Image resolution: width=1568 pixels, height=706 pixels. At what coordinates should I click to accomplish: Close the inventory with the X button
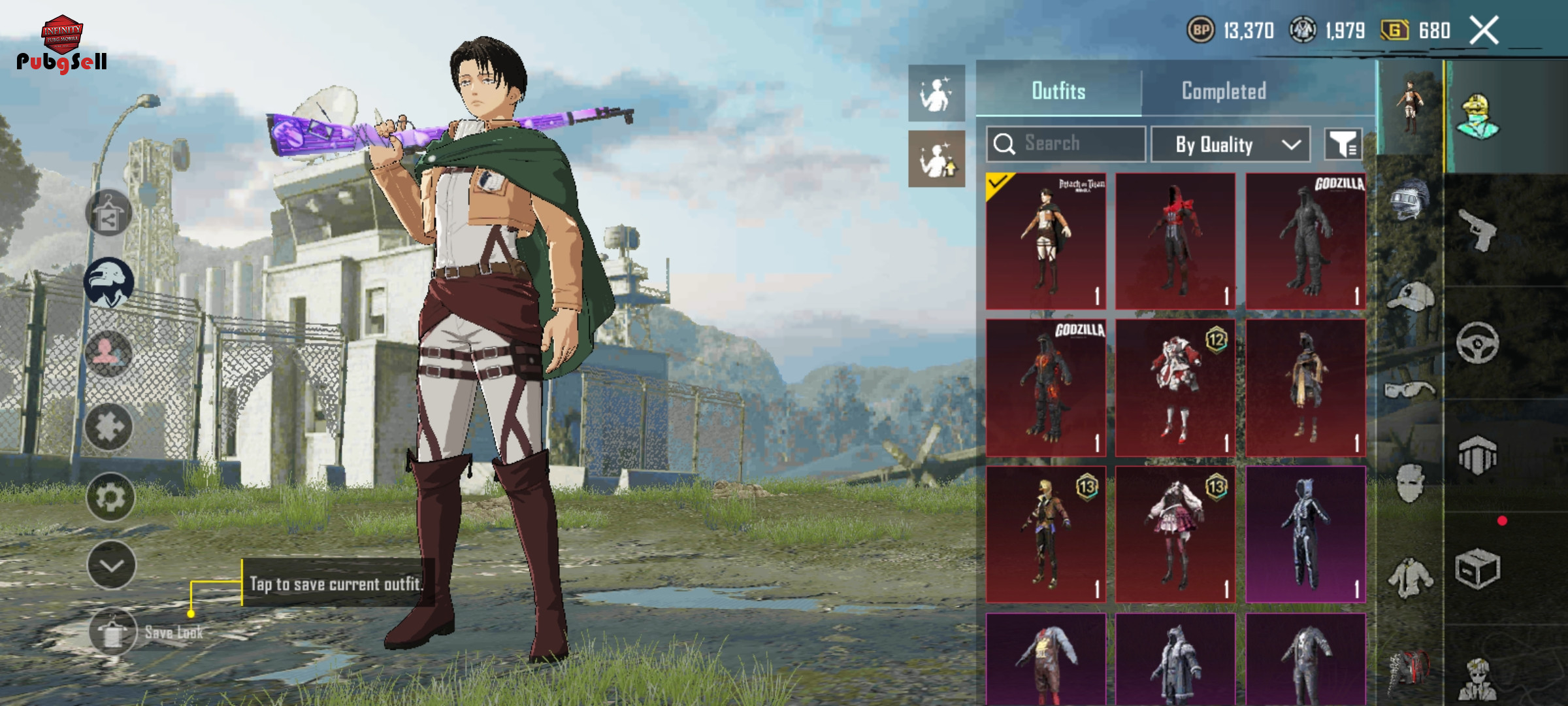[1484, 31]
